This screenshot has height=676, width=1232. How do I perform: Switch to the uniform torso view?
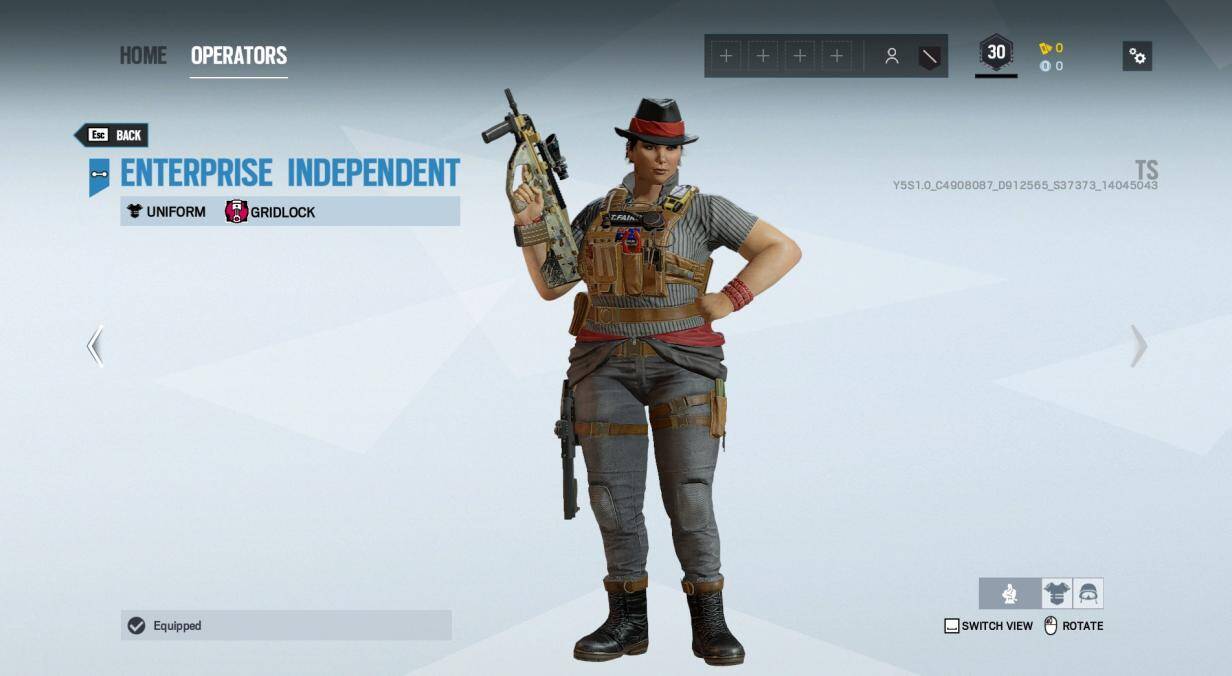point(1056,594)
